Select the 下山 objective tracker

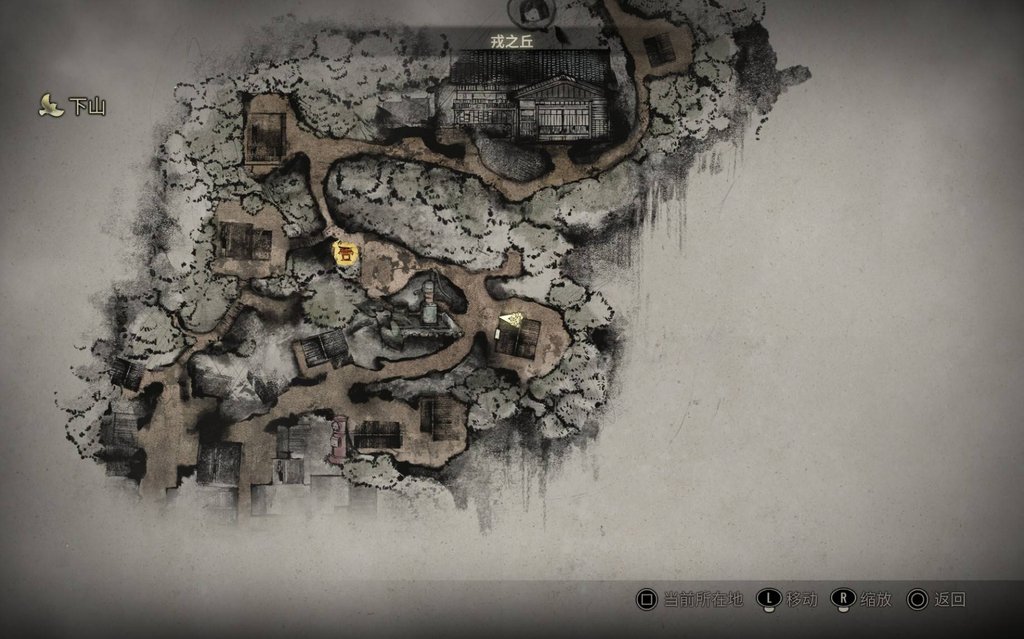(73, 106)
